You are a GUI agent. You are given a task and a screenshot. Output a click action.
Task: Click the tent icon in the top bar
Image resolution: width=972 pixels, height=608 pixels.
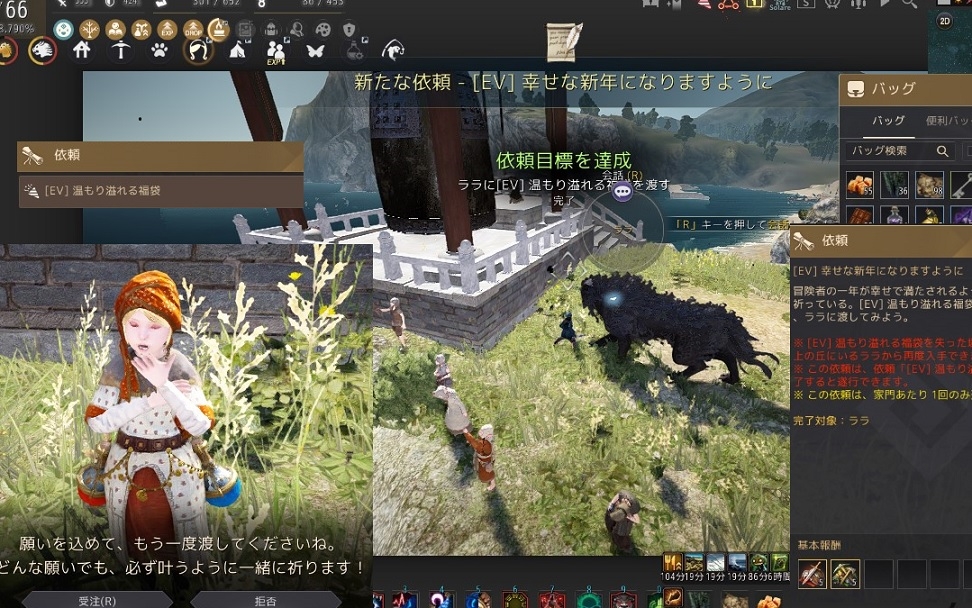[x=238, y=49]
